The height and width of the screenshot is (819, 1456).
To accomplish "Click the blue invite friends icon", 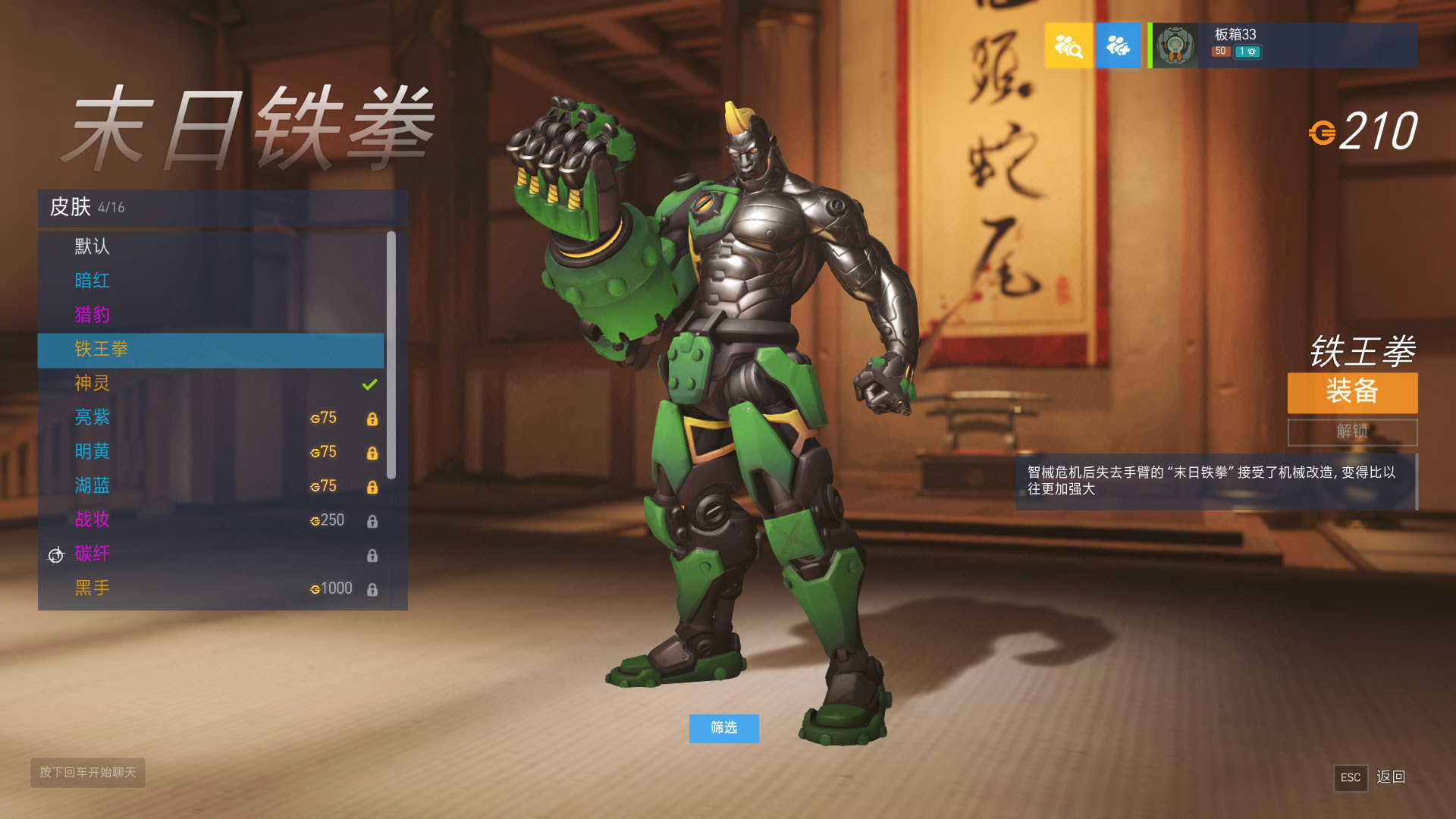I will [1119, 45].
